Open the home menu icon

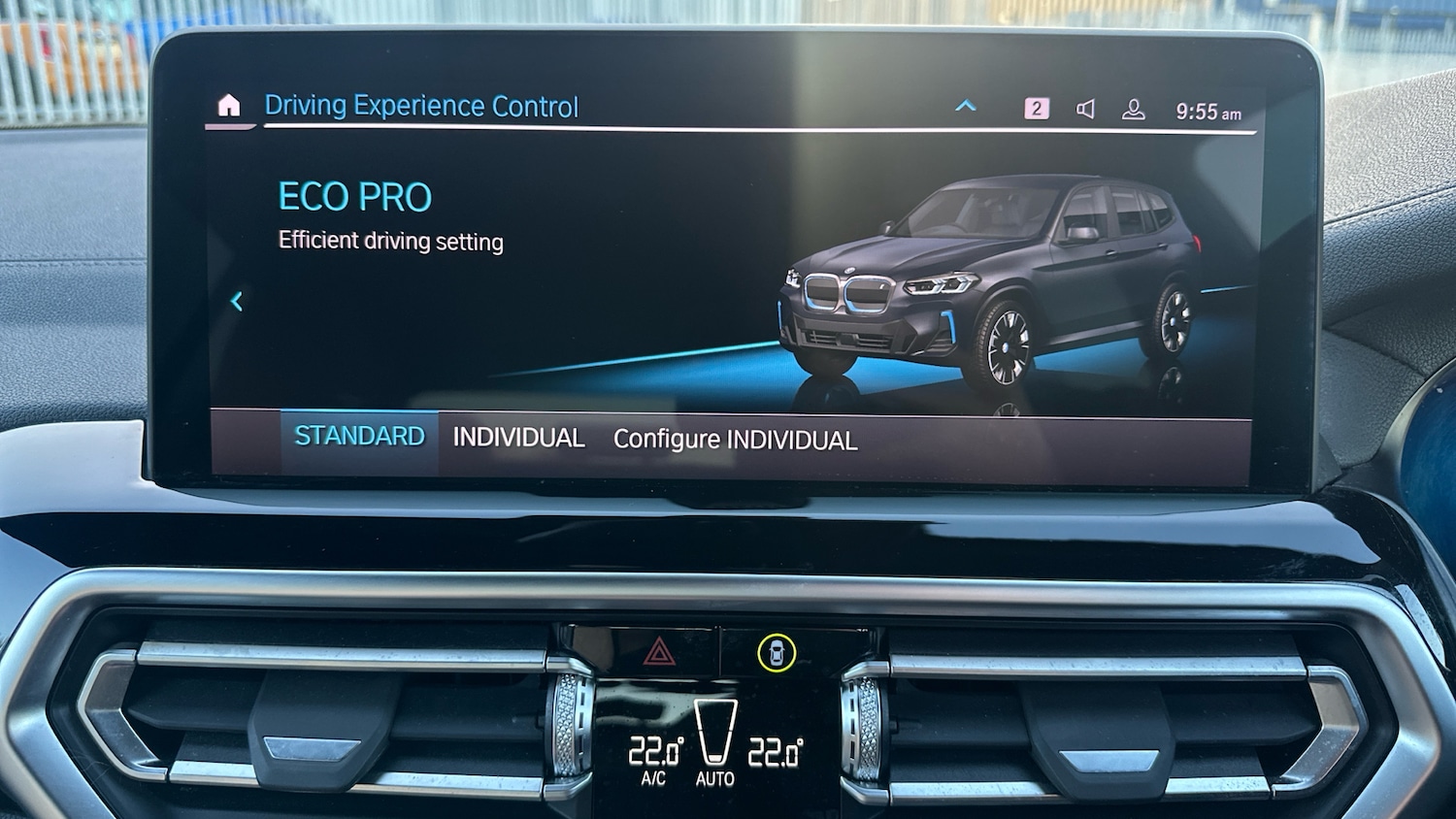[229, 106]
